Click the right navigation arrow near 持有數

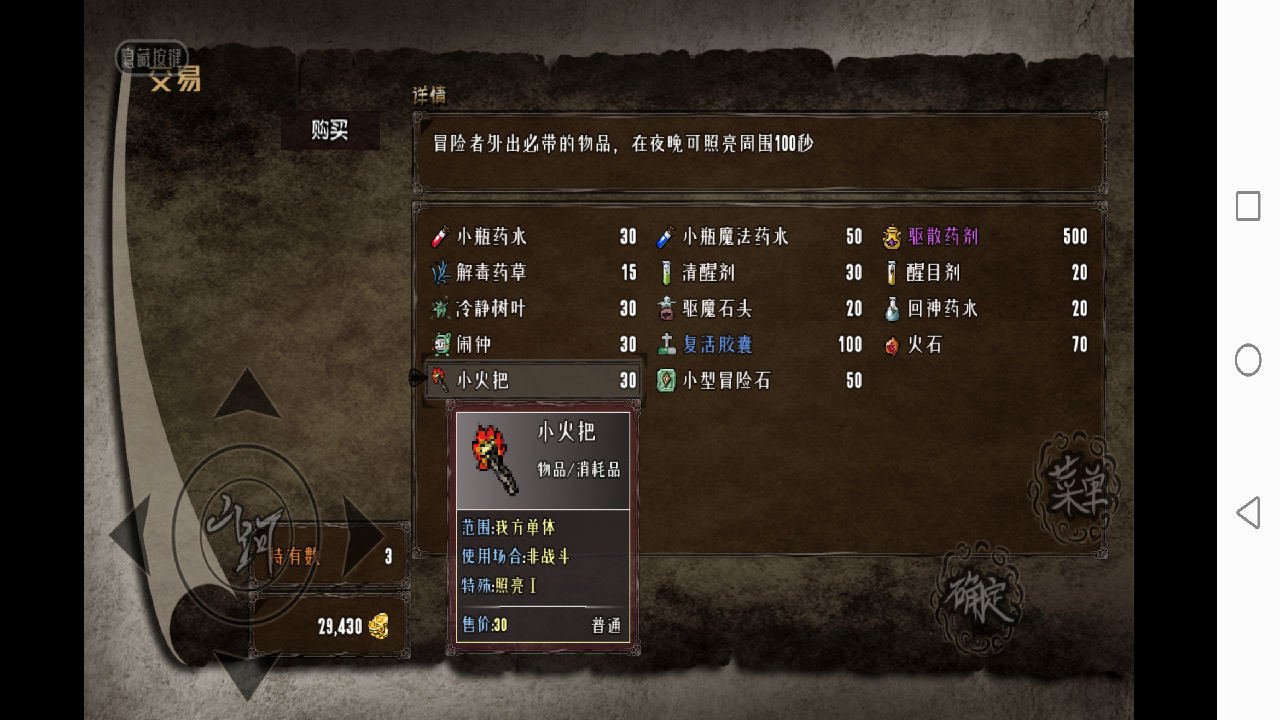coord(362,535)
